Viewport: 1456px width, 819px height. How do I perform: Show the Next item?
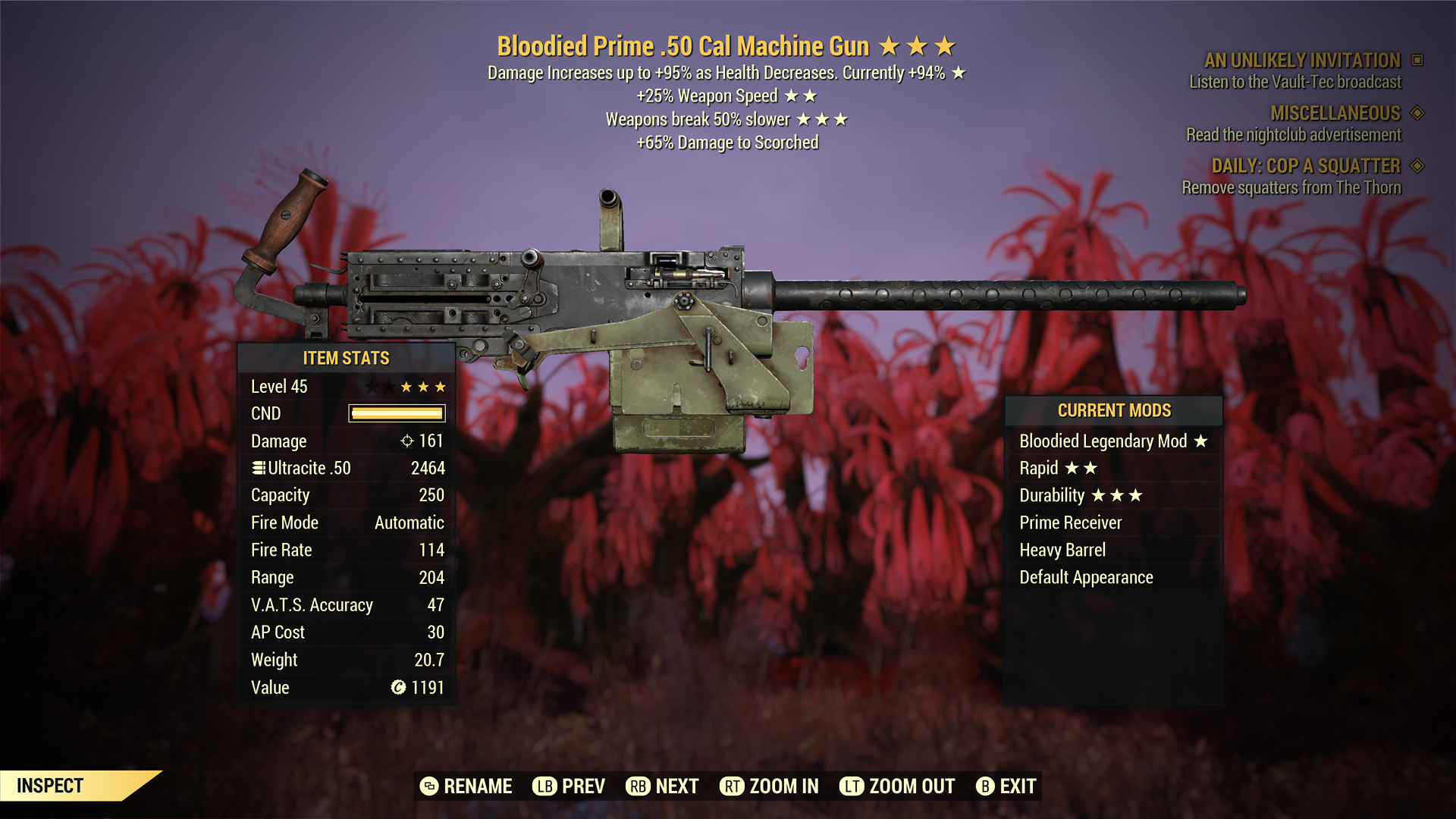tap(663, 786)
